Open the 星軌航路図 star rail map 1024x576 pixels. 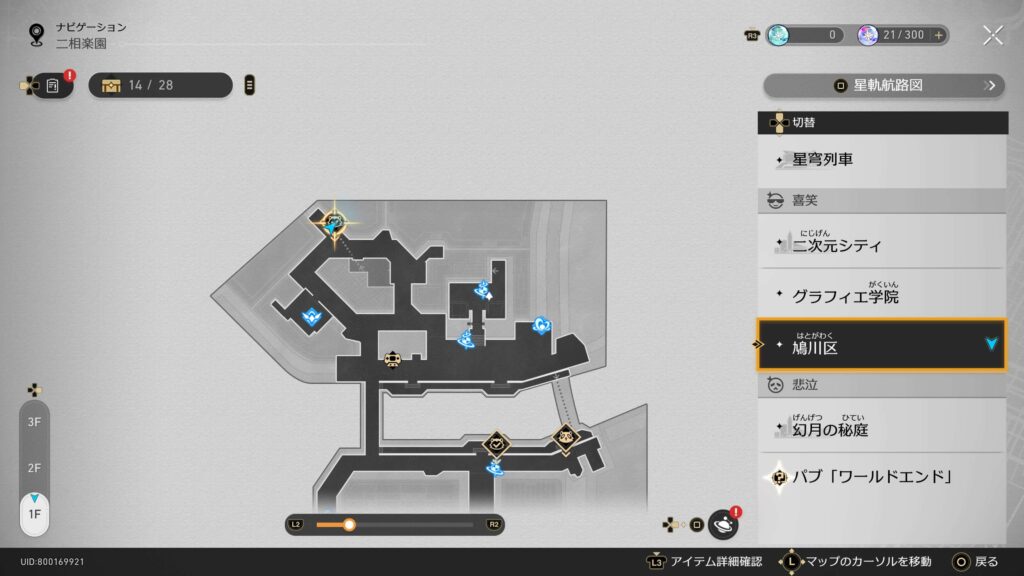[x=884, y=86]
